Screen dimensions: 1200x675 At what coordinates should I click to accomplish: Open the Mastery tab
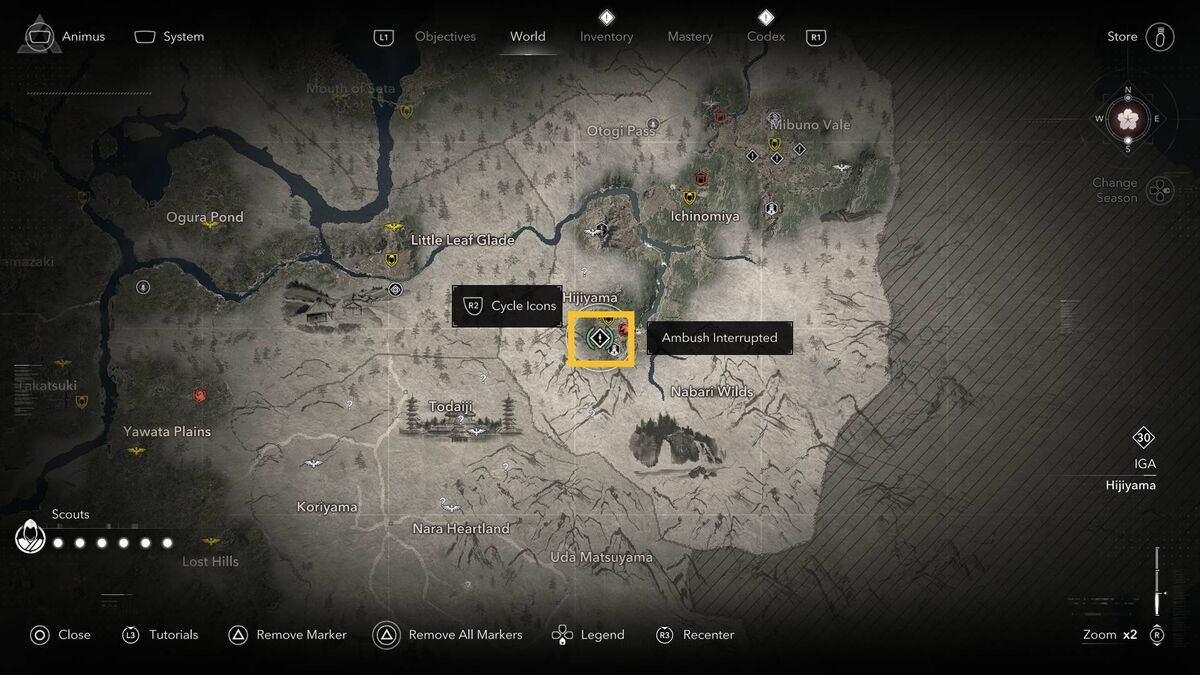(690, 37)
